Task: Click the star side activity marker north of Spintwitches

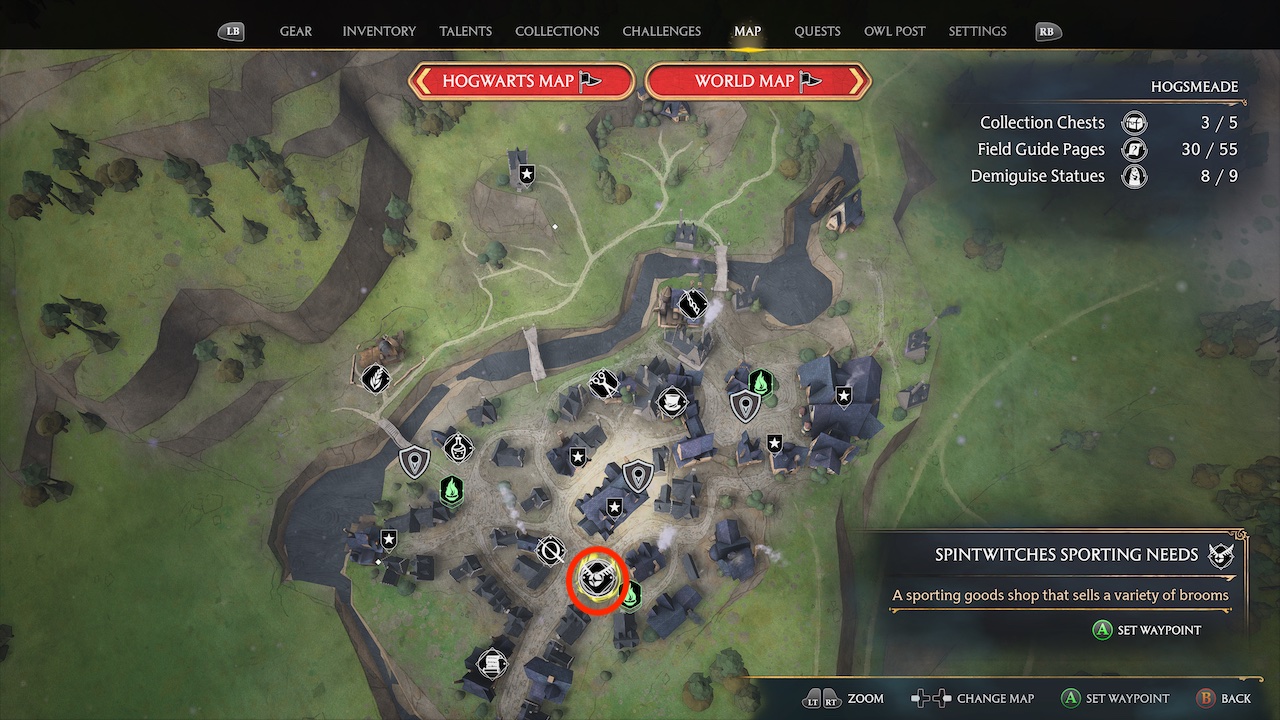Action: 614,507
